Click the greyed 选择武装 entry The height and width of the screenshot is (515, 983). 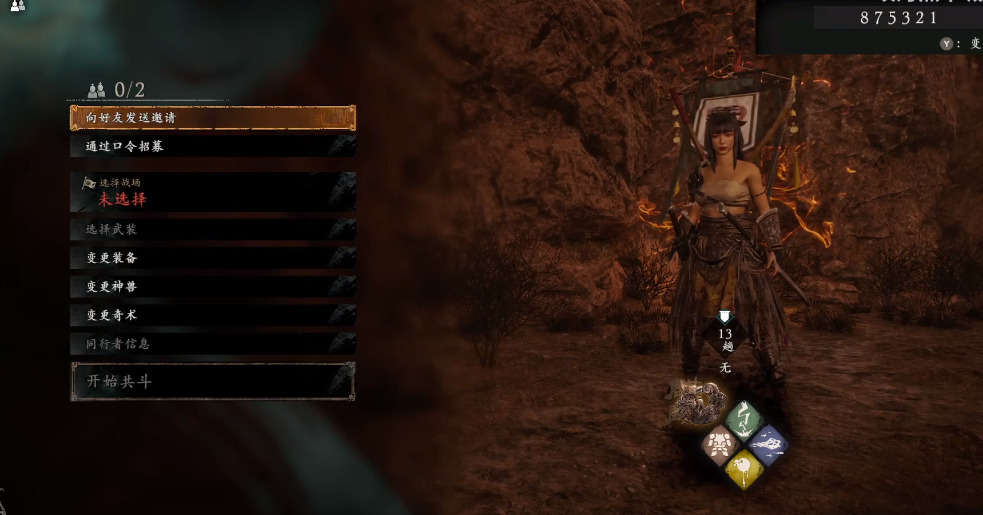(212, 230)
